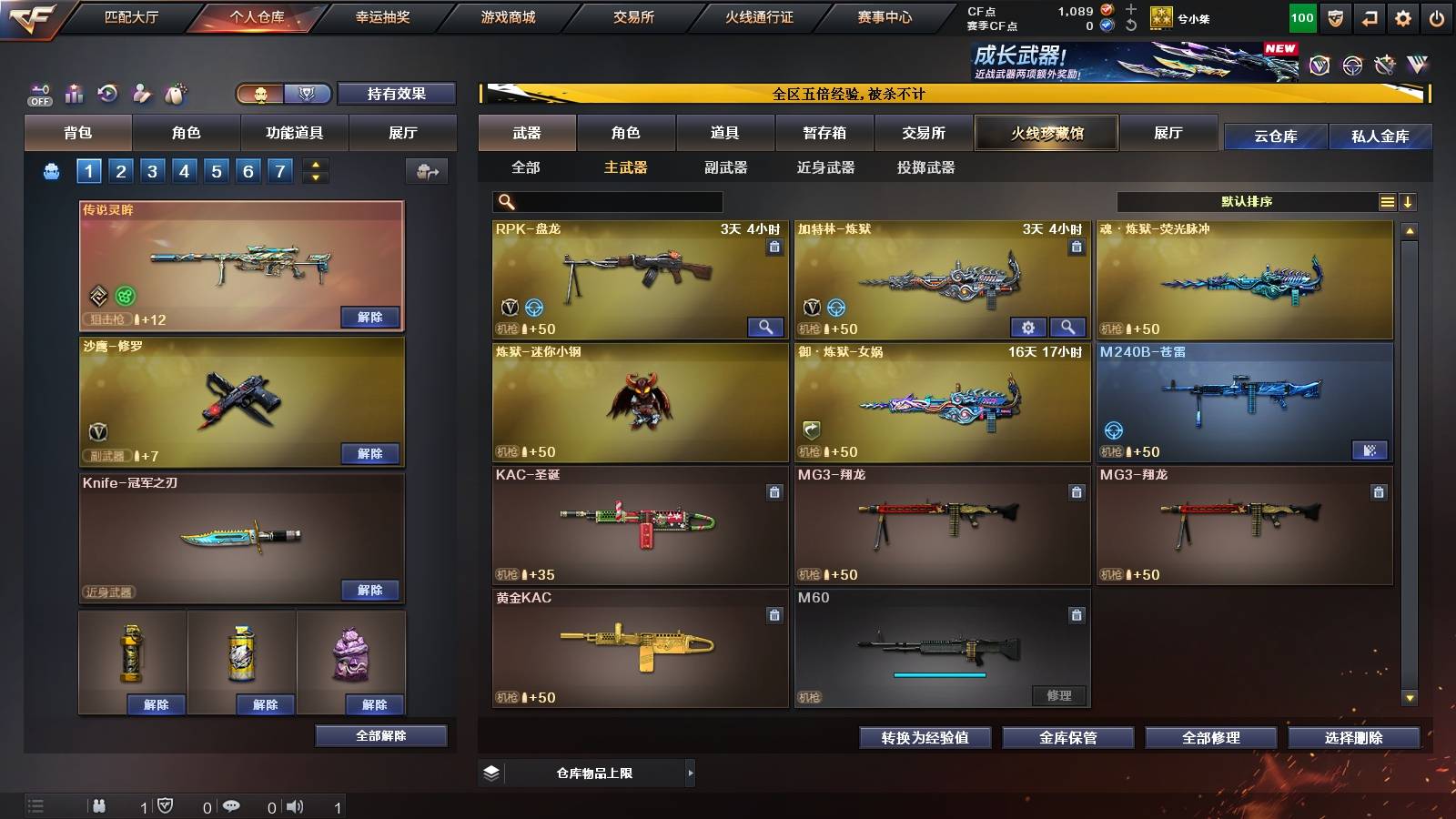This screenshot has width=1456, height=819.
Task: Open the 默认排序 sort dropdown
Action: 1247,201
